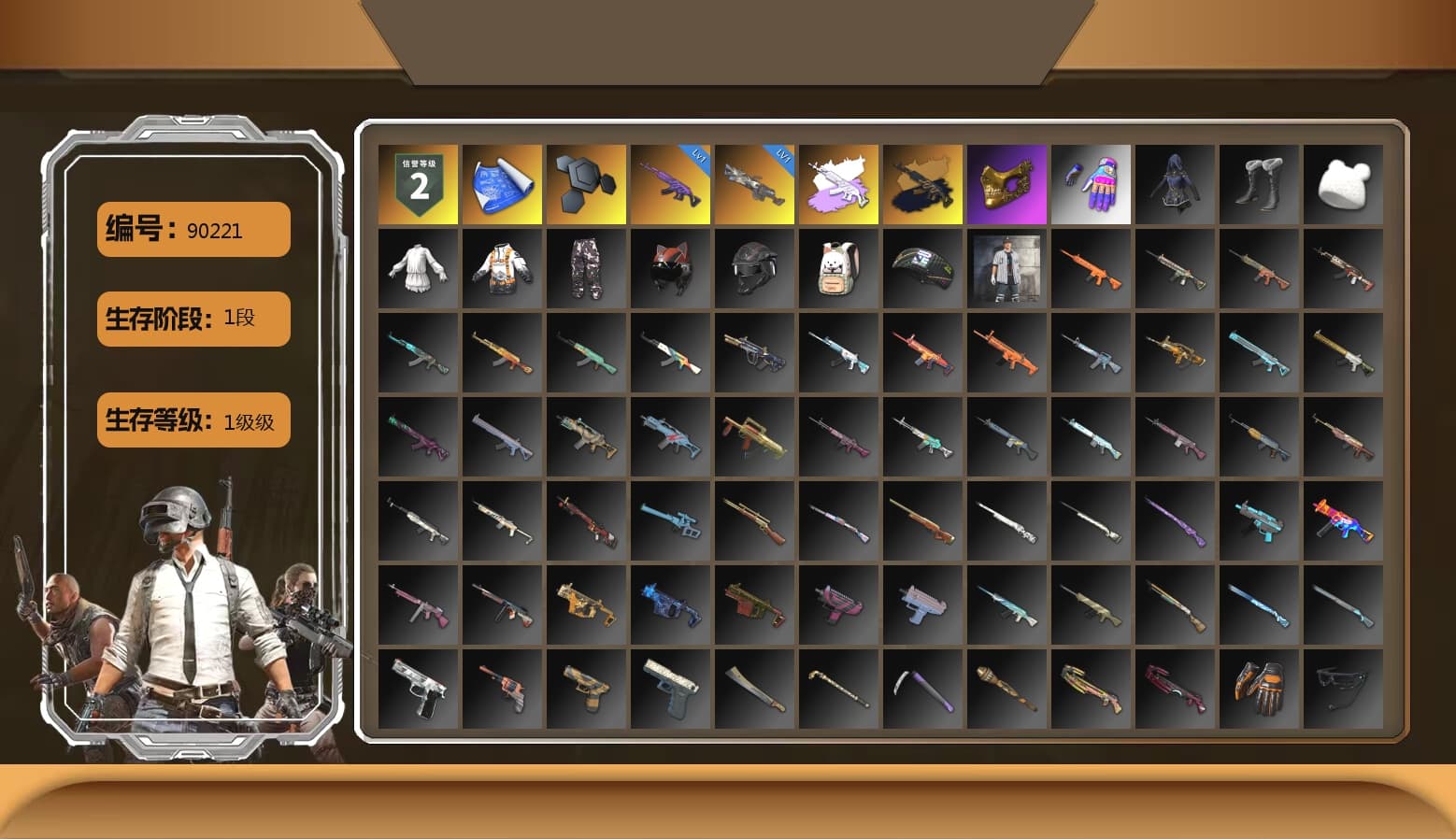Screen dimensions: 1456x839
Task: Click the machete melee weapon skin
Action: point(754,688)
